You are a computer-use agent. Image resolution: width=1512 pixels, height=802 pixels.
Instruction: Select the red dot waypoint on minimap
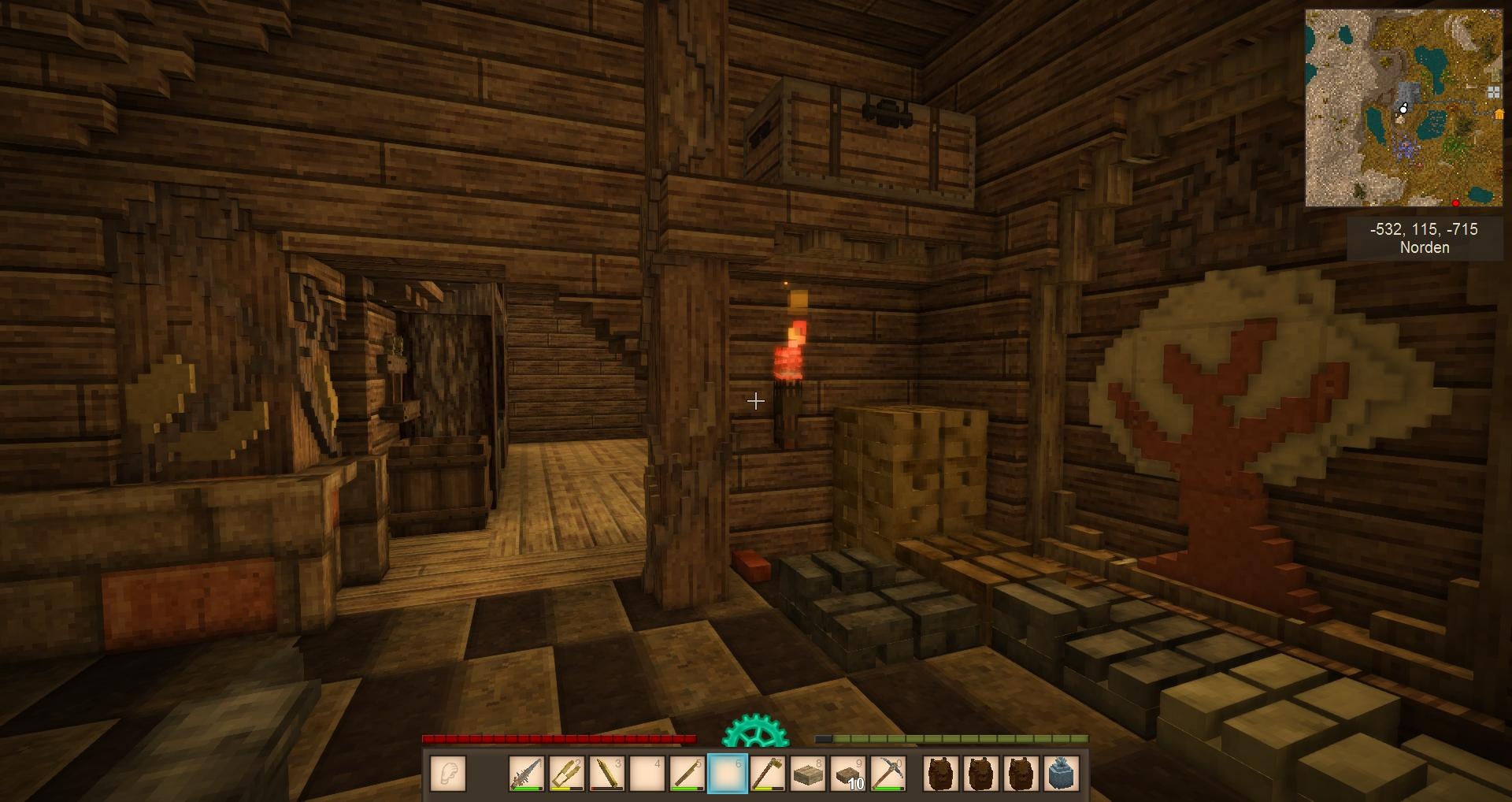[1456, 203]
